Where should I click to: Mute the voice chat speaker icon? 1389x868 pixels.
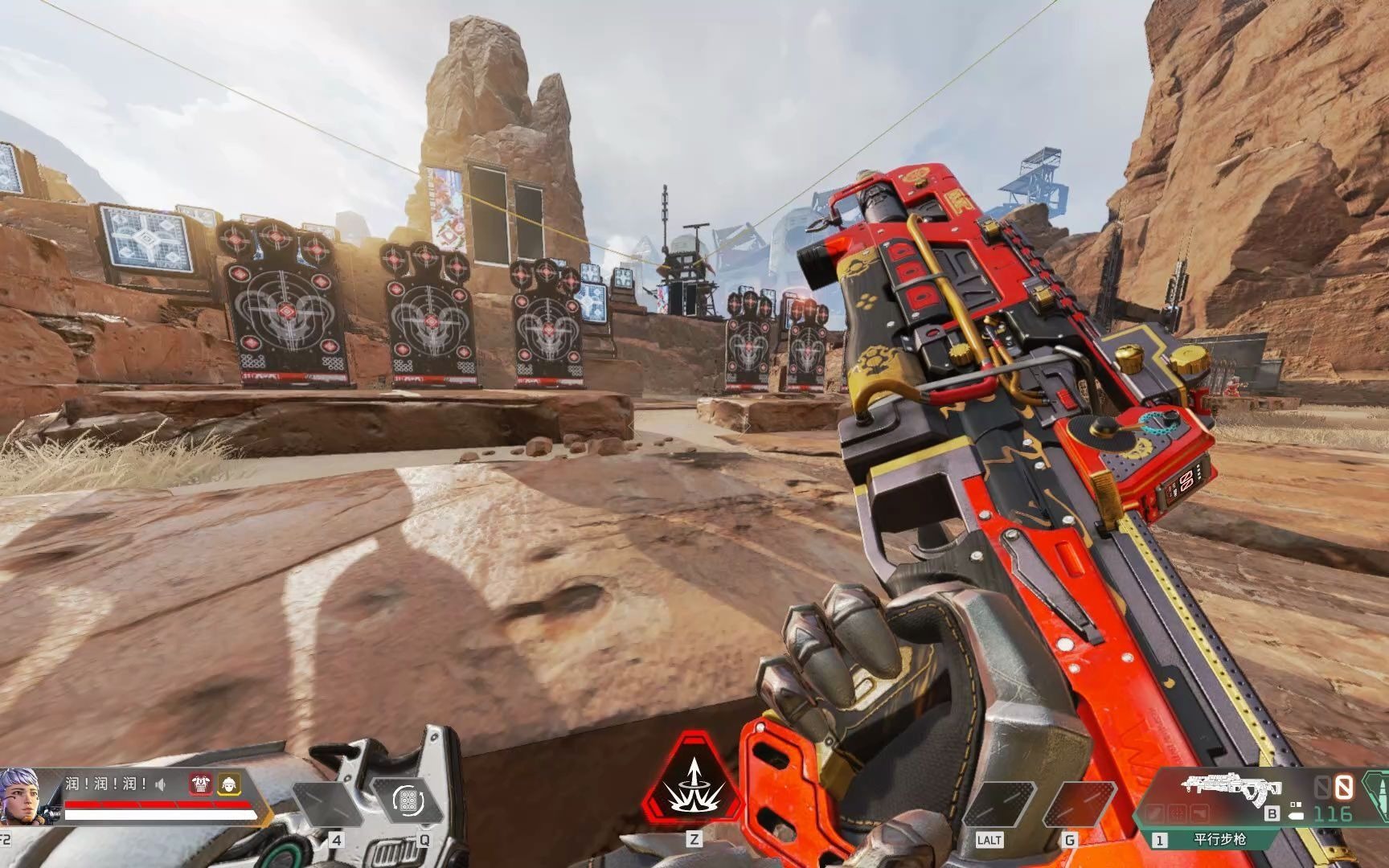point(161,784)
